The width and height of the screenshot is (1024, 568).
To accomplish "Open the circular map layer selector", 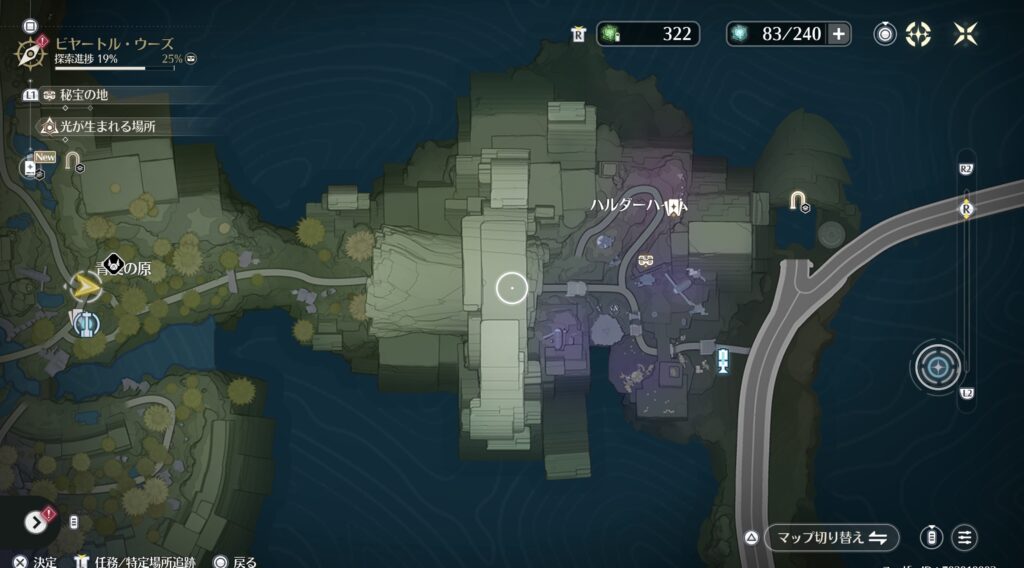I will [x=938, y=367].
